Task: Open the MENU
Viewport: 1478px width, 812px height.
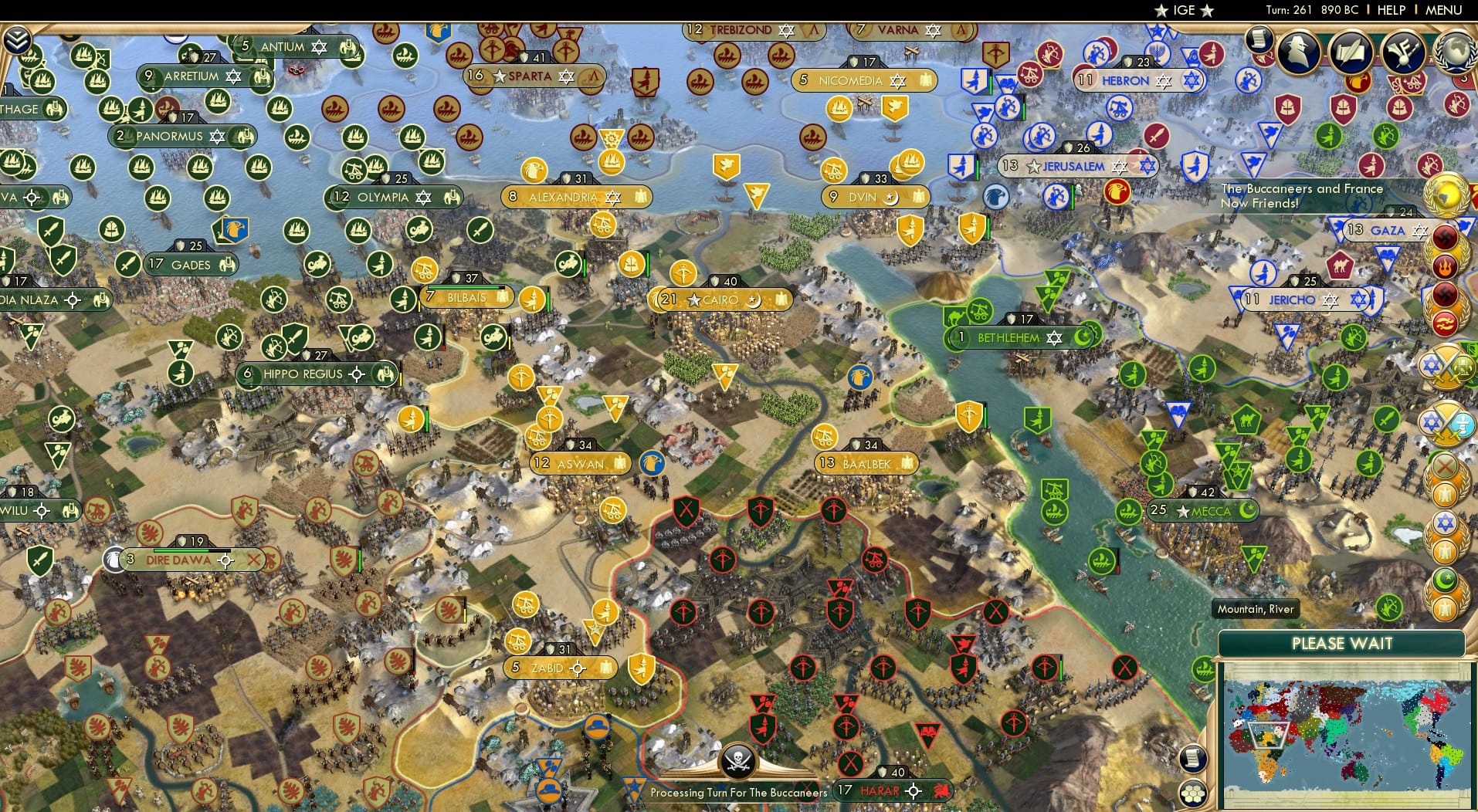Action: pos(1442,10)
